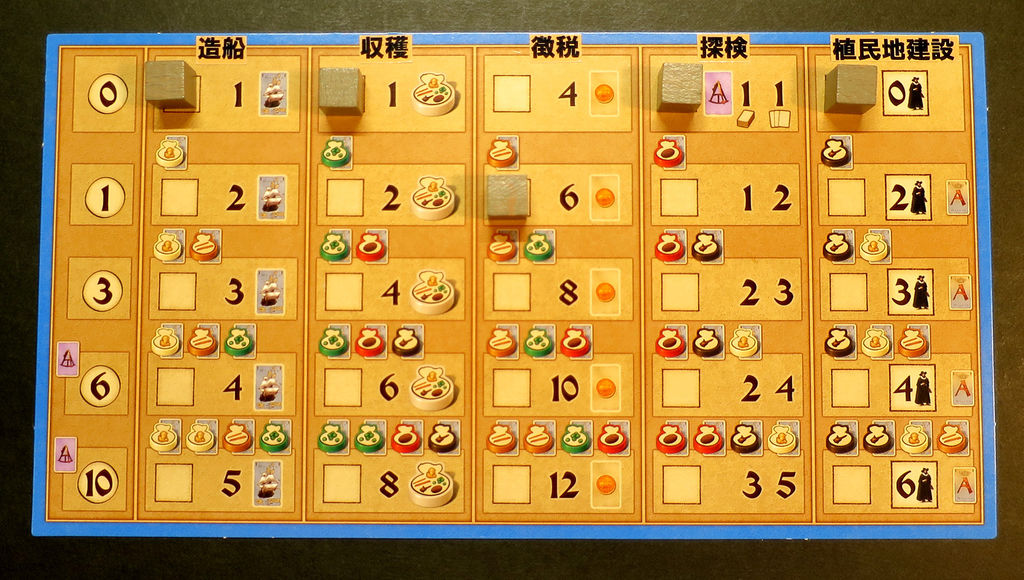Choose the cost 3 circle
This screenshot has width=1024, height=580.
[104, 291]
